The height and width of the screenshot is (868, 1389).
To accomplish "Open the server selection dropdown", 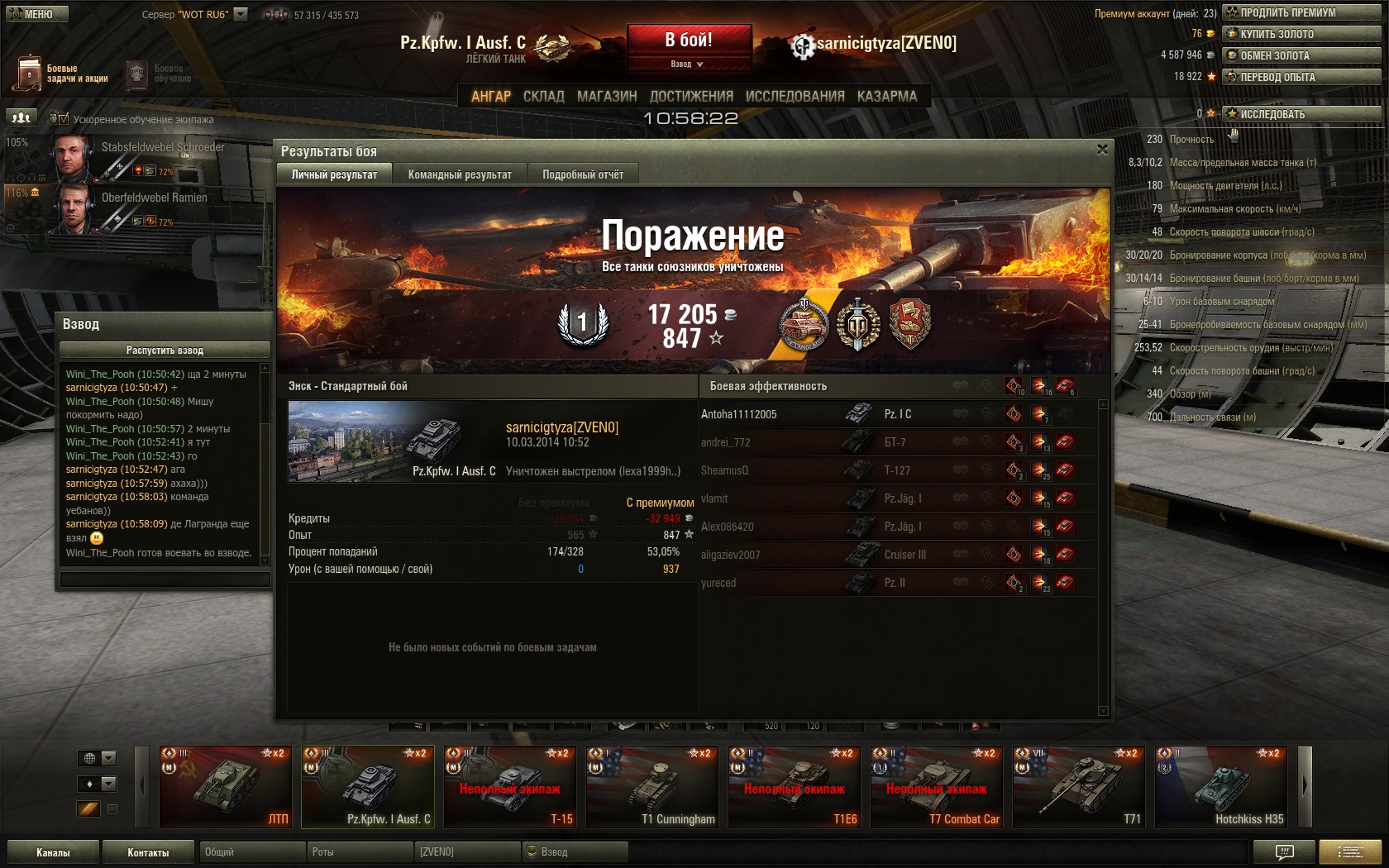I will coord(241,14).
